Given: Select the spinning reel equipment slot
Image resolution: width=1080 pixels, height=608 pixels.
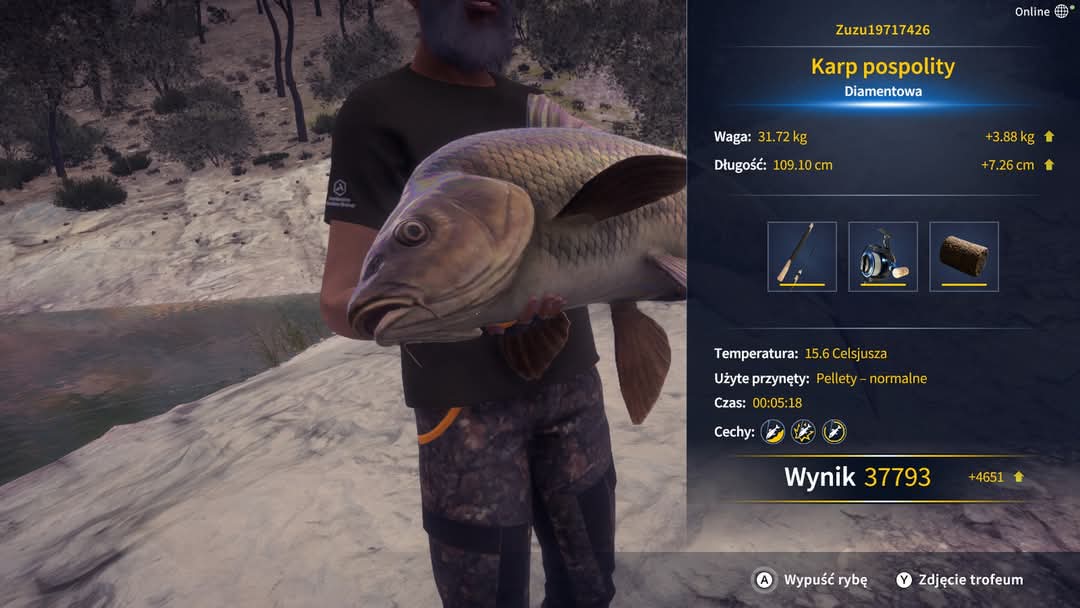Looking at the screenshot, I should click(x=883, y=257).
